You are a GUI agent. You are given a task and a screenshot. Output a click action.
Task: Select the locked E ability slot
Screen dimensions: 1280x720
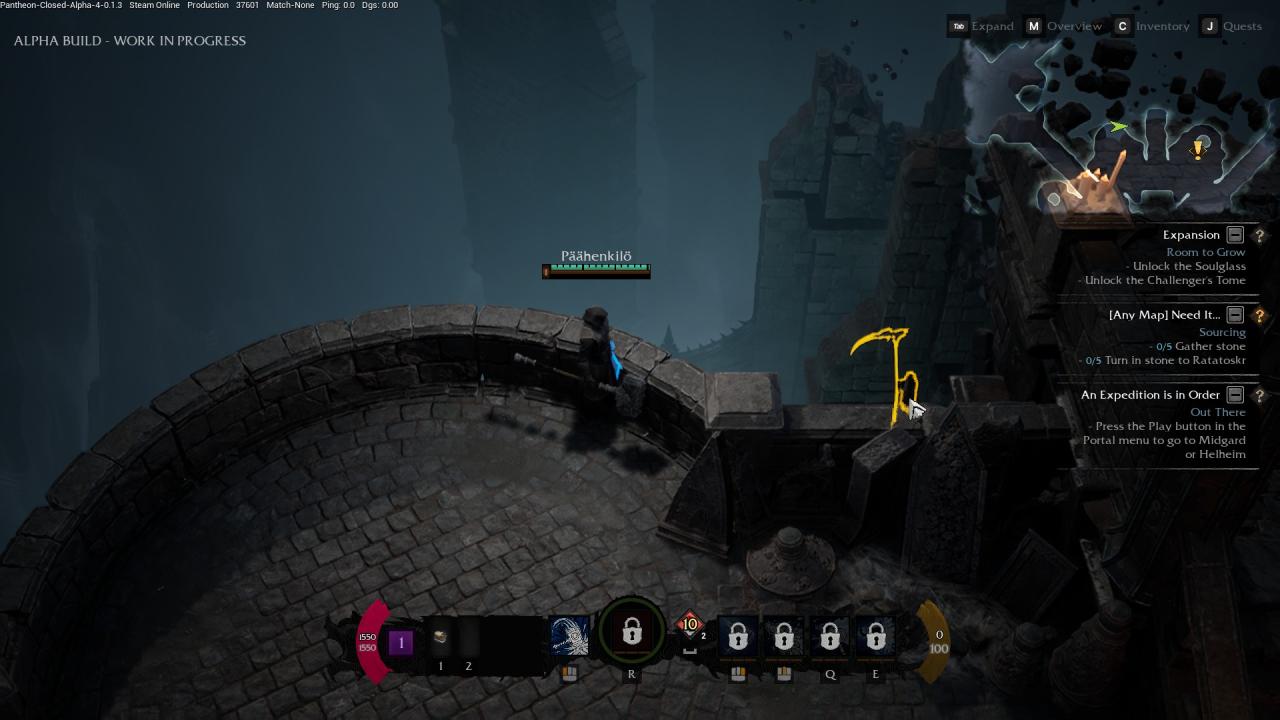click(875, 637)
